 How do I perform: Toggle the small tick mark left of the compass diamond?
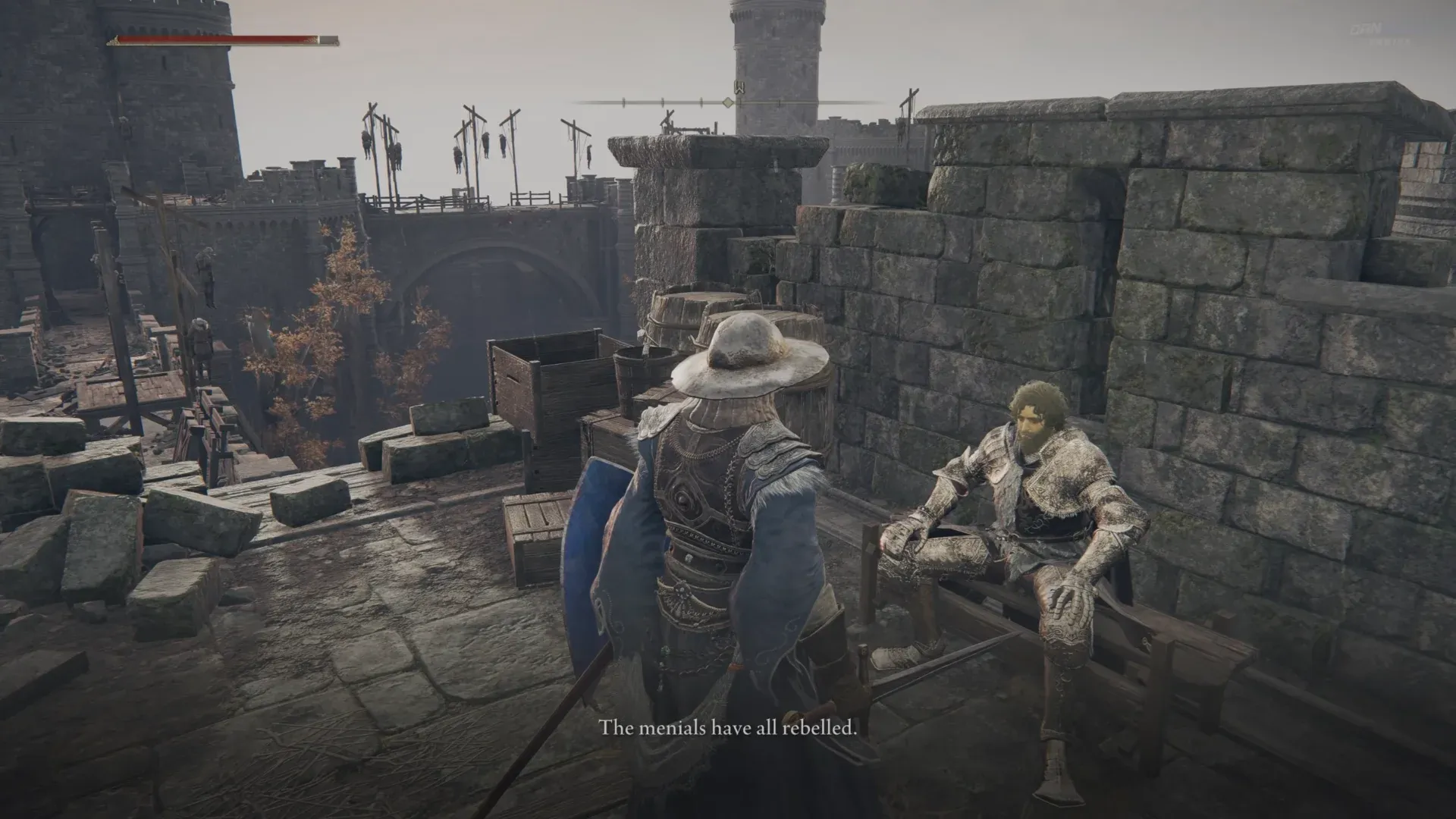pyautogui.click(x=701, y=102)
